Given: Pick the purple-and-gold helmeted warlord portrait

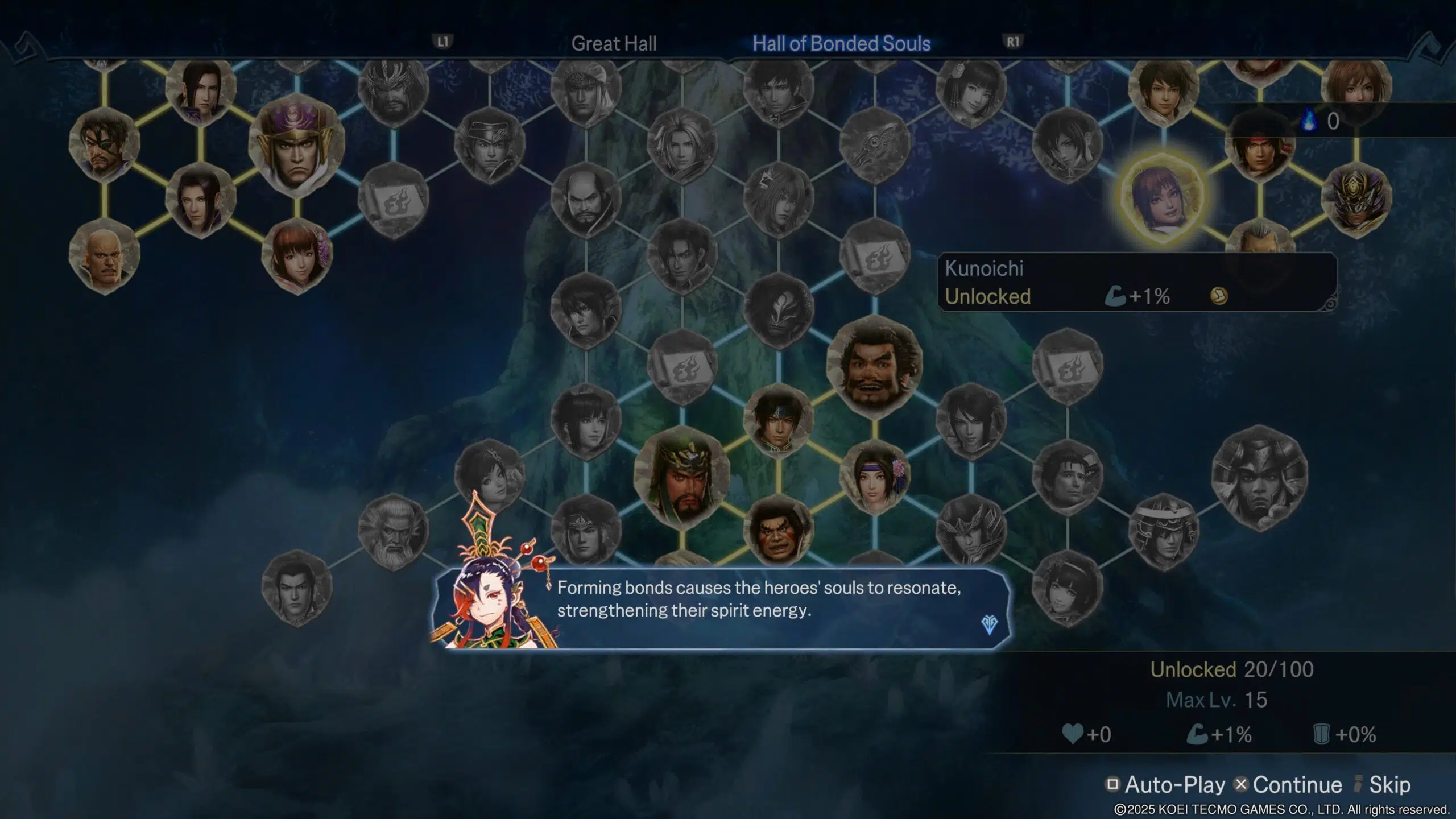Looking at the screenshot, I should (296, 146).
